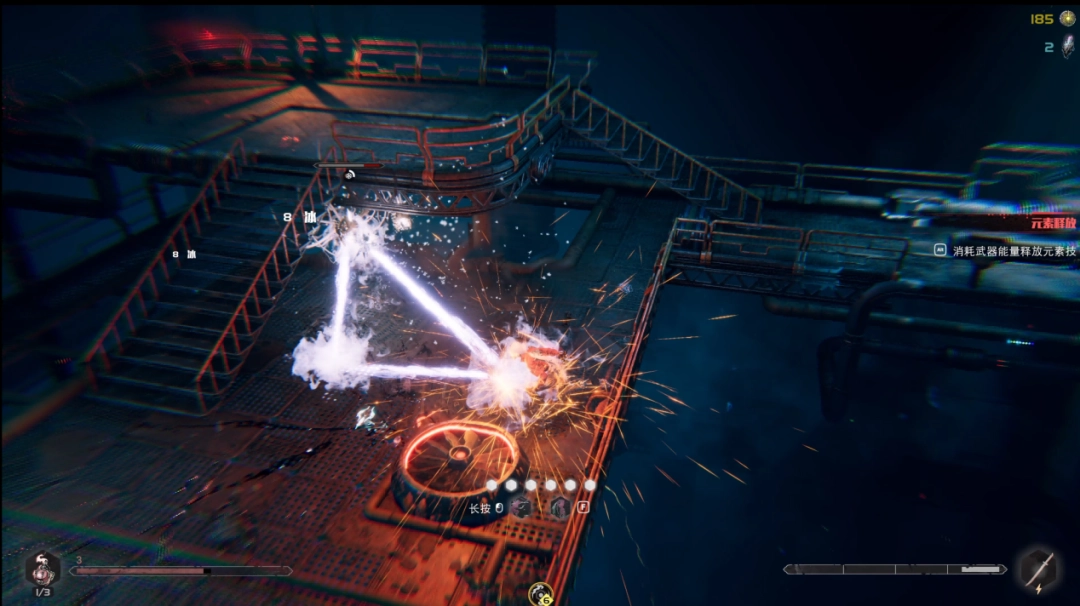
Task: Click the gold coin currency icon
Action: pyautogui.click(x=1067, y=18)
